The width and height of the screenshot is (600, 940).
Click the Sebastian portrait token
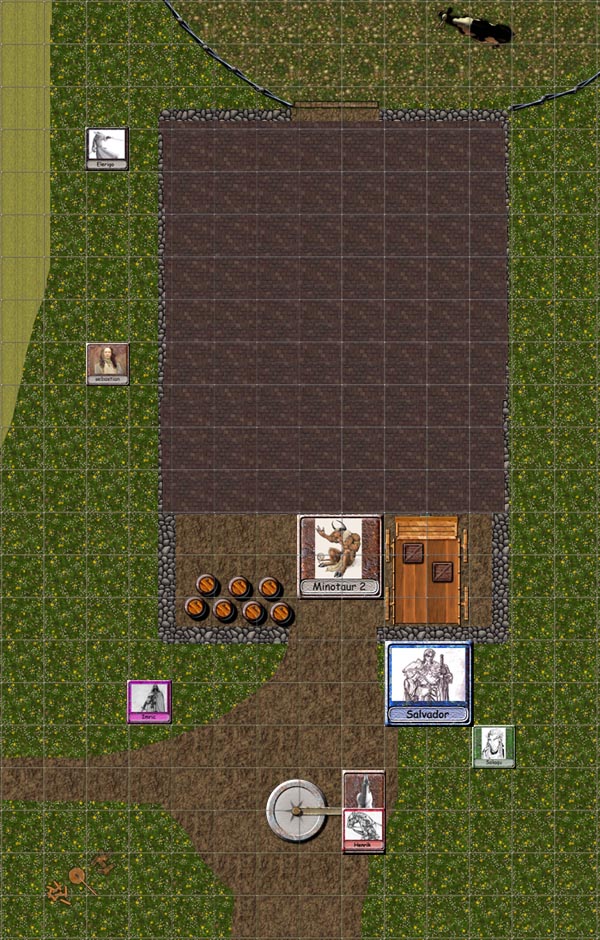pos(107,364)
